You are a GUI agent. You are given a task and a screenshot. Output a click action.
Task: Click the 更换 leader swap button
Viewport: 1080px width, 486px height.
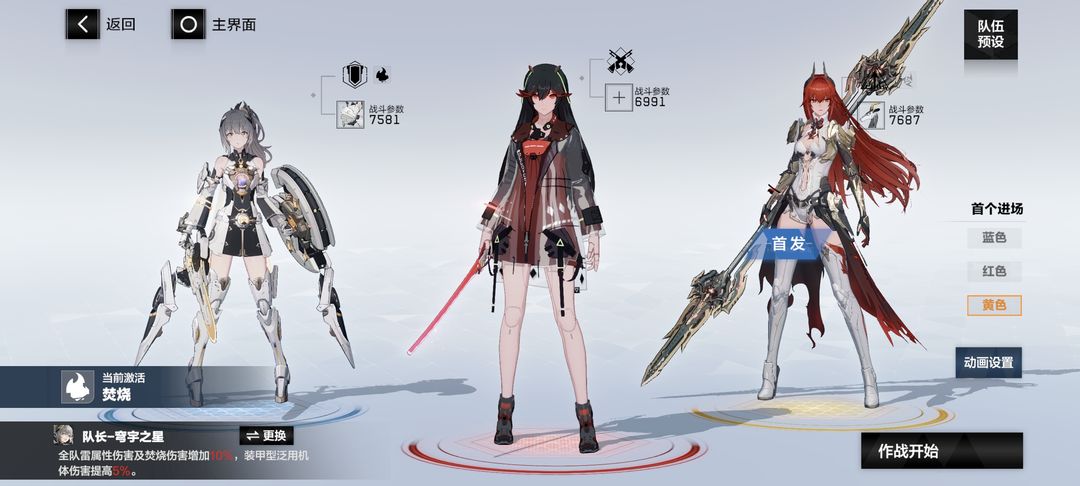coord(266,436)
